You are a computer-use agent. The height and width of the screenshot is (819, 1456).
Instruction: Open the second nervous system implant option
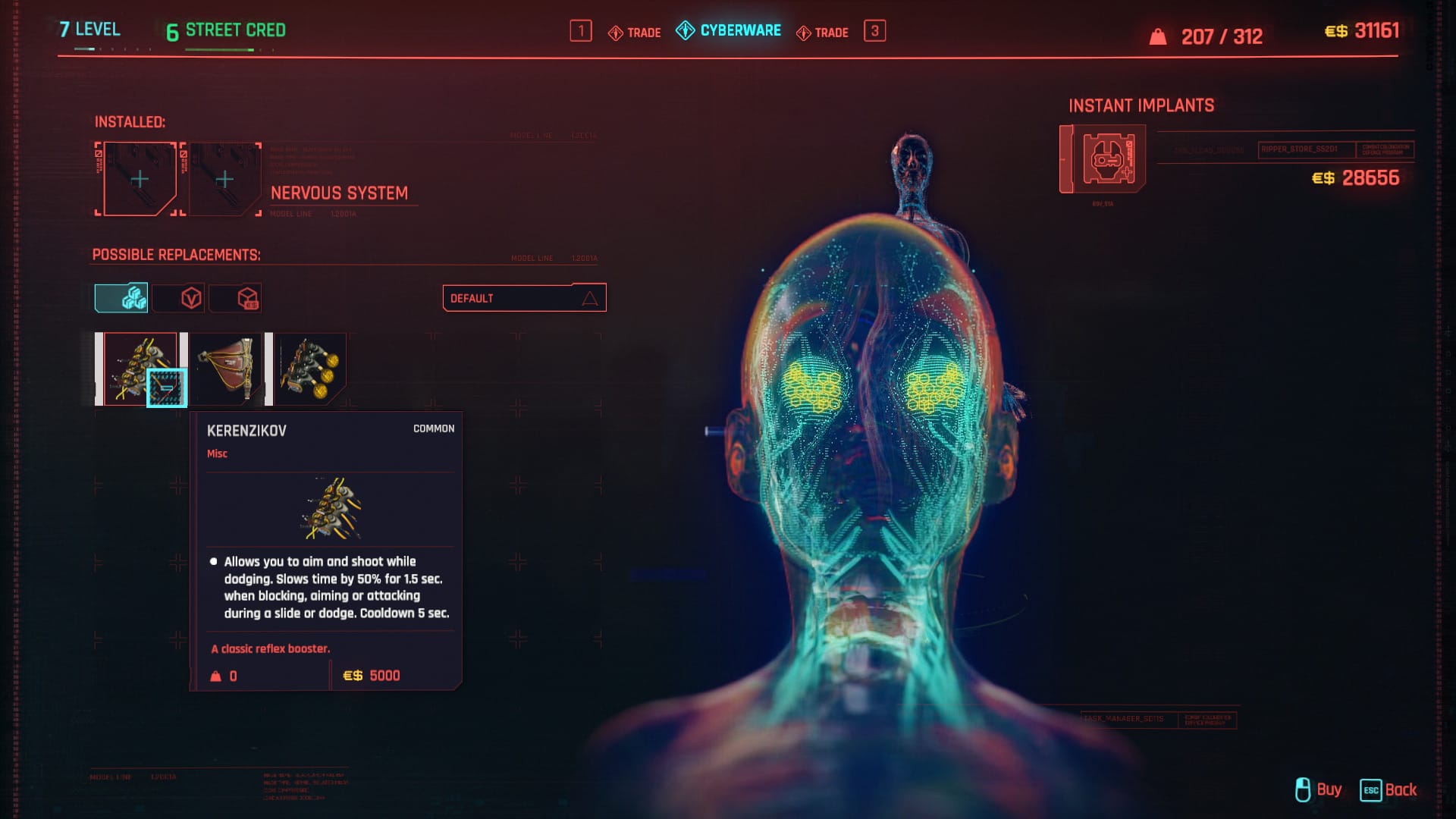tap(227, 369)
